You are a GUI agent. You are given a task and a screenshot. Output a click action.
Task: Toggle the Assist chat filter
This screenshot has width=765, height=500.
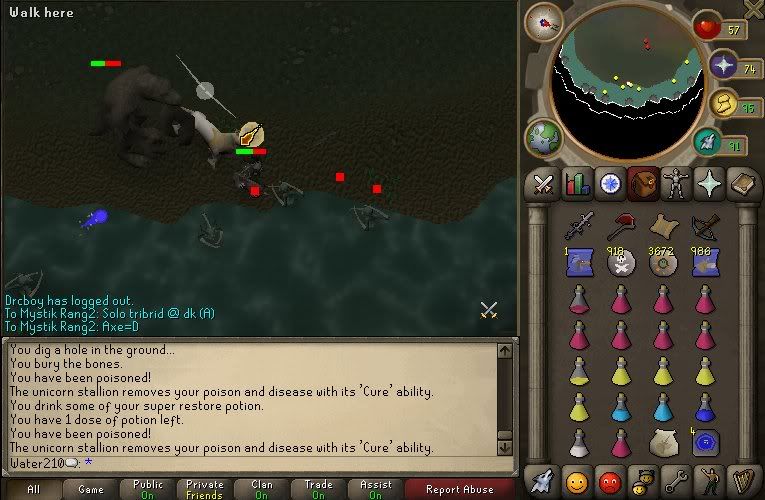pyautogui.click(x=376, y=489)
